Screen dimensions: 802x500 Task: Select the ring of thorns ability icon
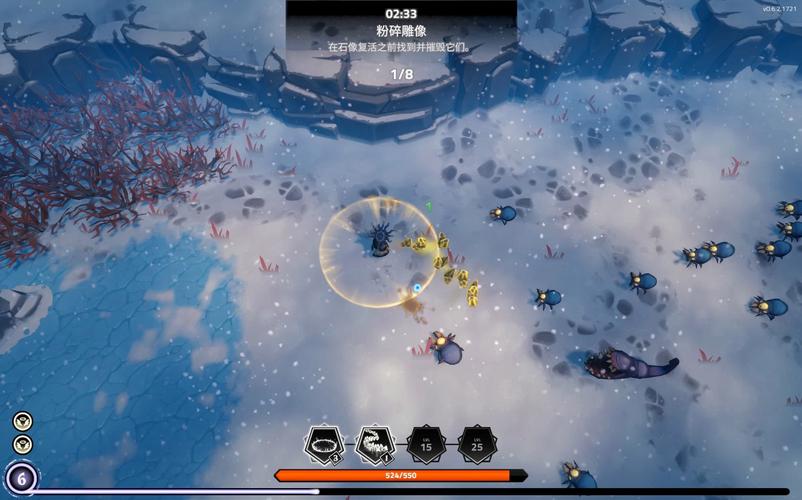pos(323,443)
